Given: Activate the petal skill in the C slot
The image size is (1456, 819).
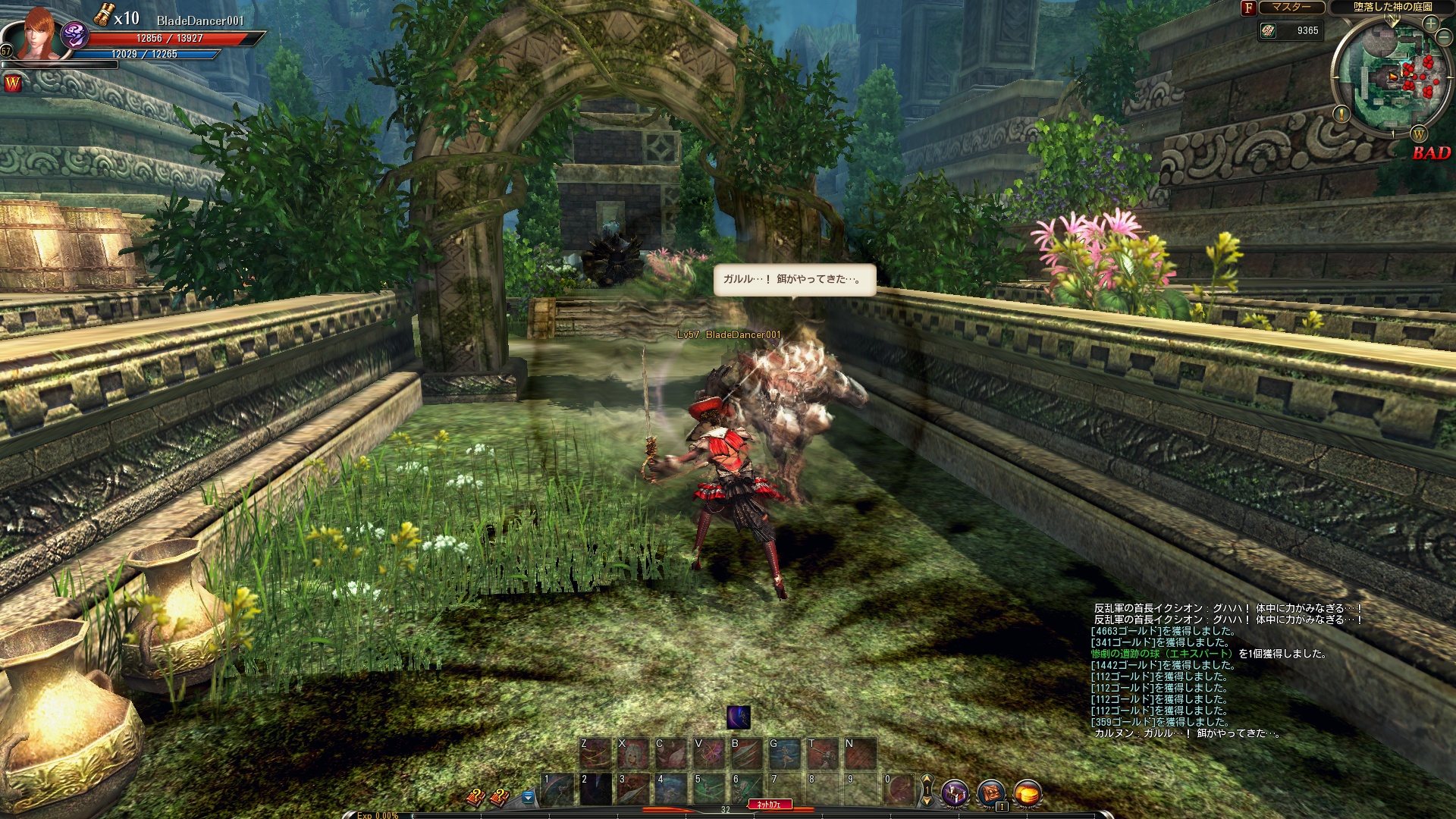Looking at the screenshot, I should (x=671, y=754).
